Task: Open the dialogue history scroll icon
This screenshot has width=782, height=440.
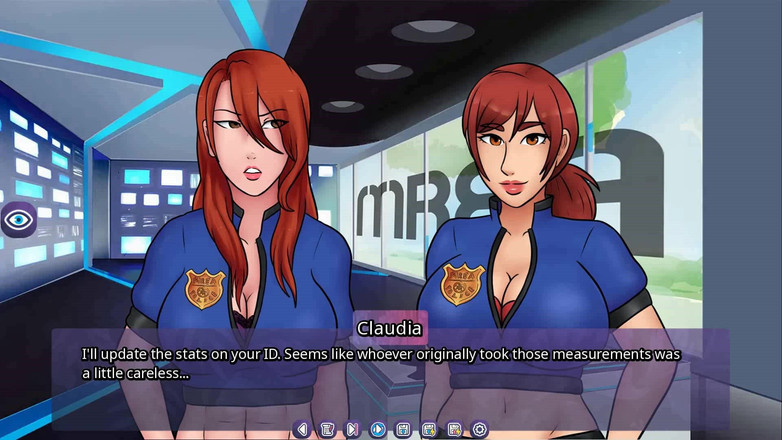Action: tap(327, 429)
